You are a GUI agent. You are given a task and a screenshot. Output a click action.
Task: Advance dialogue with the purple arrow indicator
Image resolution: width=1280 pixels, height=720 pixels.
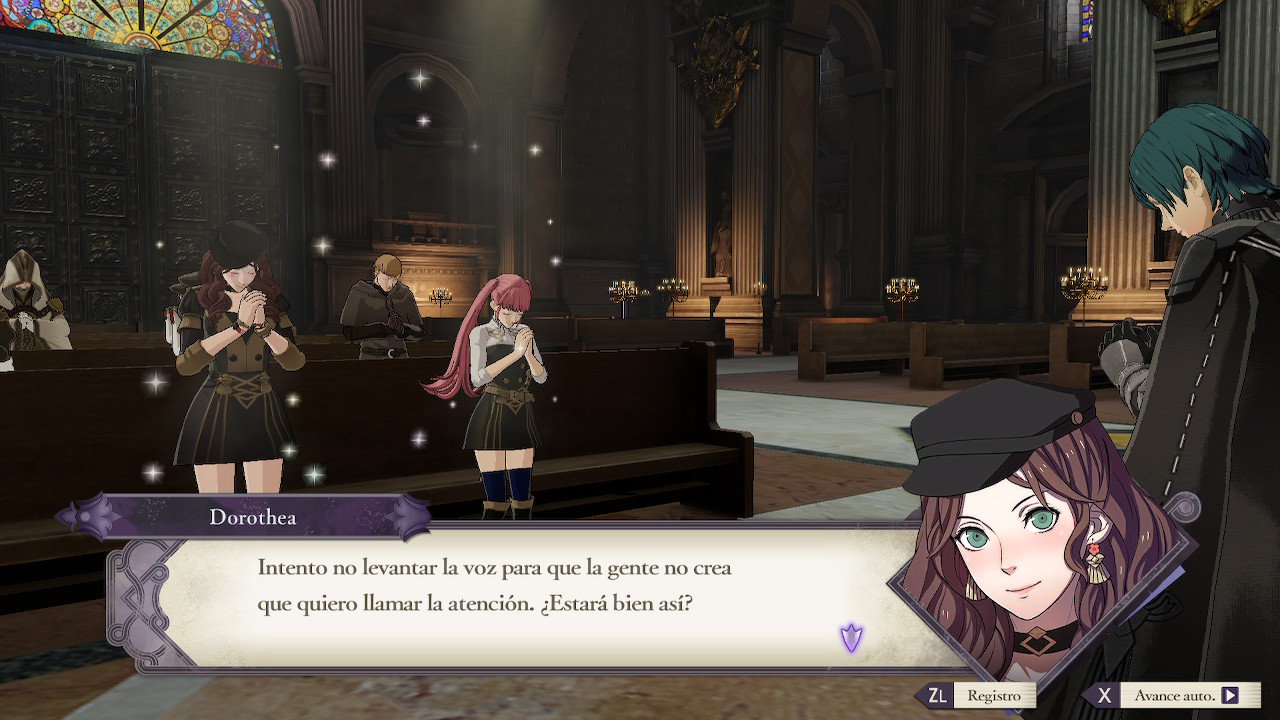point(851,637)
